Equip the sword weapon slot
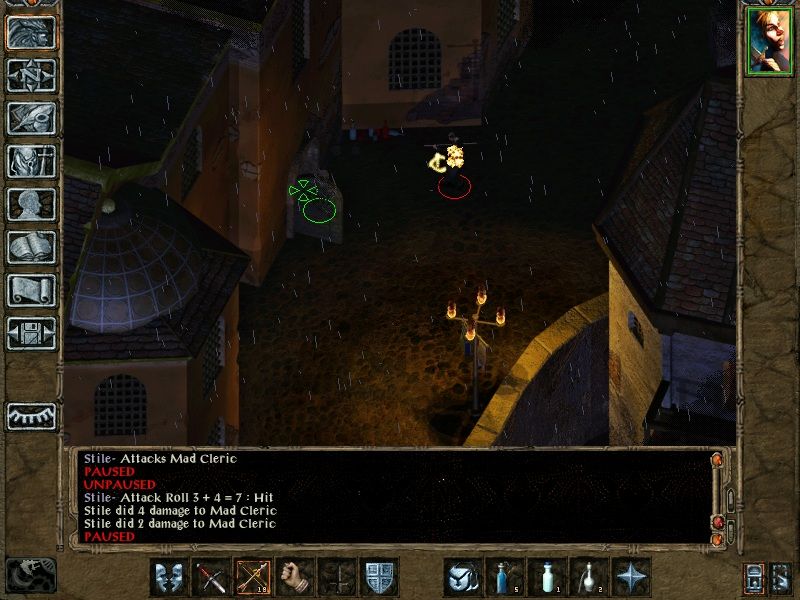The height and width of the screenshot is (600, 800). click(x=210, y=577)
